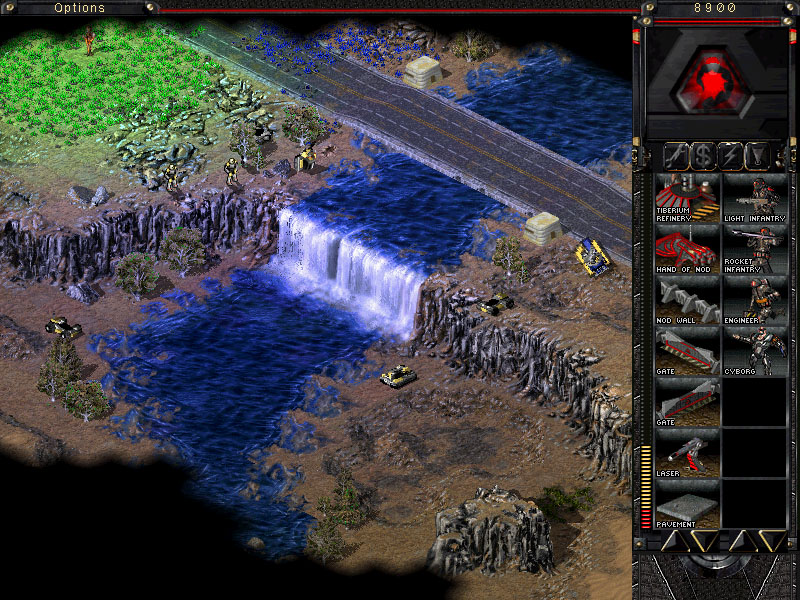Screen dimensions: 800x600
Task: Activate the wrench repair button
Action: pyautogui.click(x=678, y=155)
